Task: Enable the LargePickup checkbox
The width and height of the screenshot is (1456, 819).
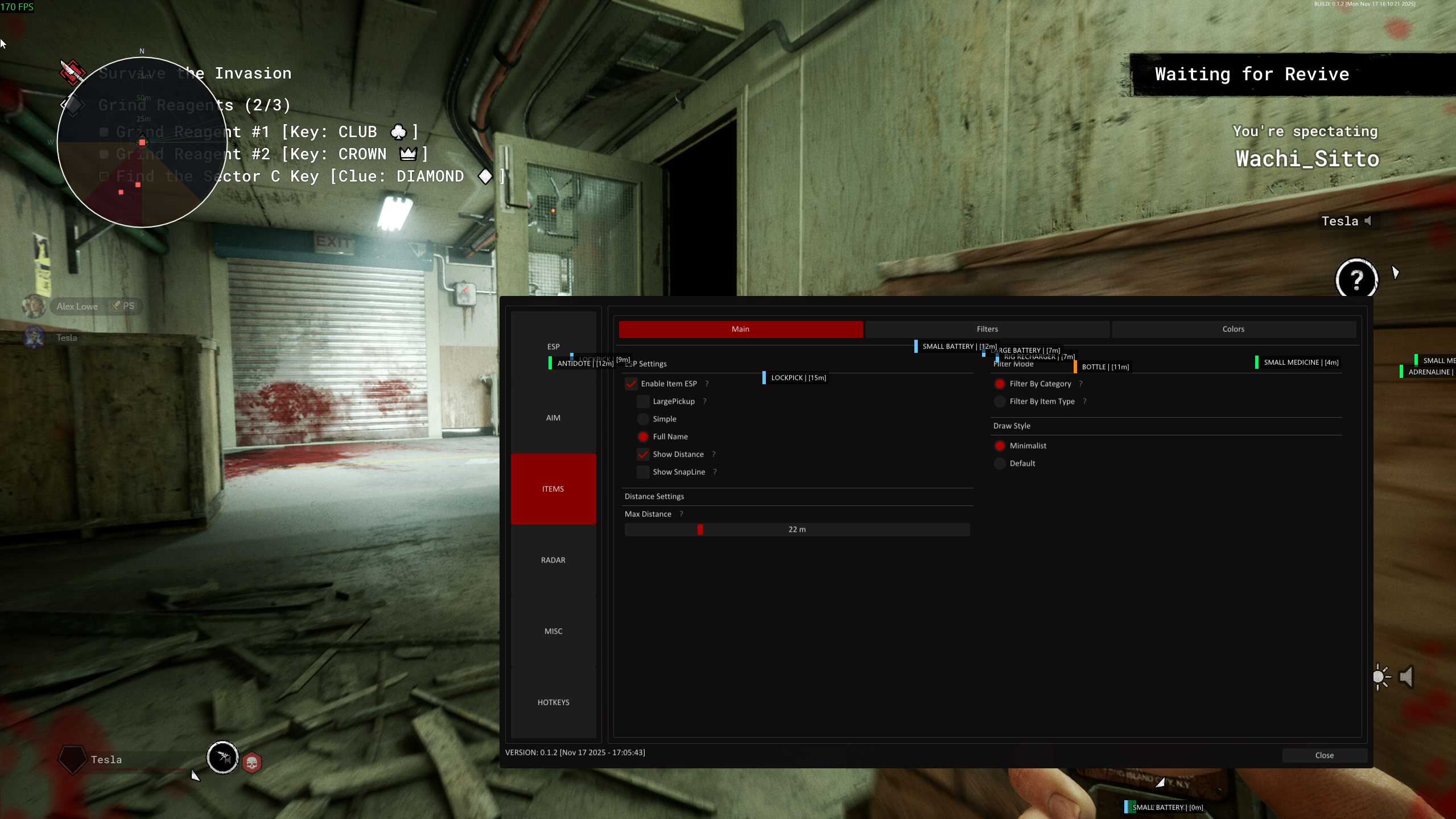Action: (643, 401)
